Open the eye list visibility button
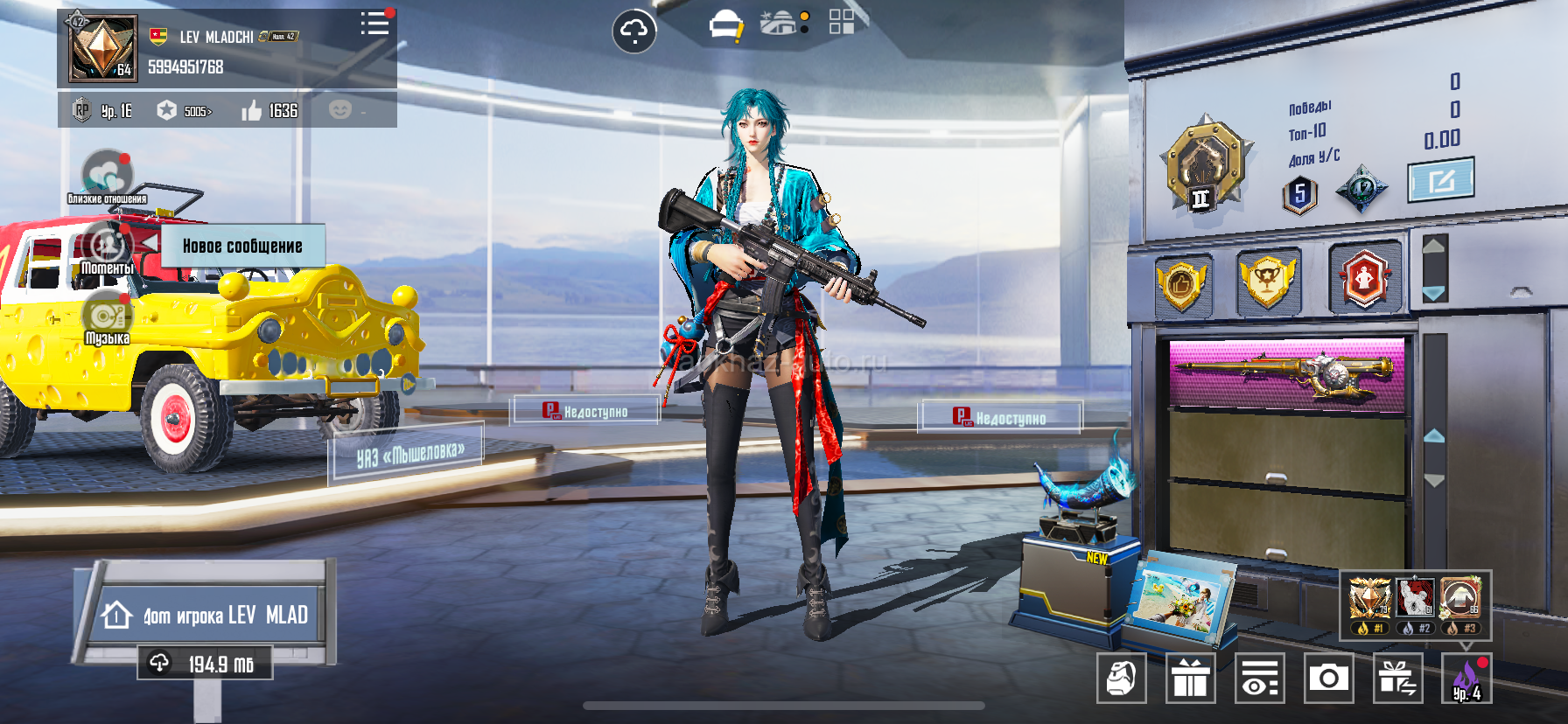Screen dimensions: 1568x724 [1259, 678]
